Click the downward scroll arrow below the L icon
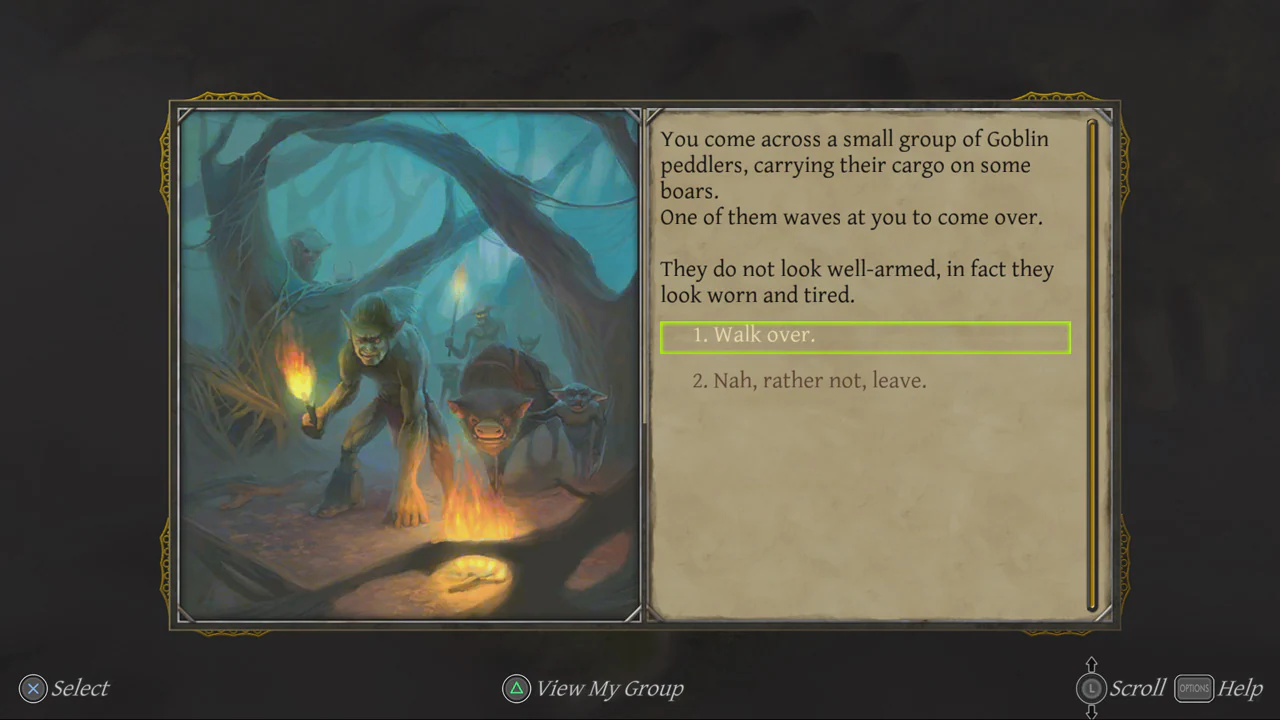This screenshot has width=1280, height=720. tap(1092, 712)
